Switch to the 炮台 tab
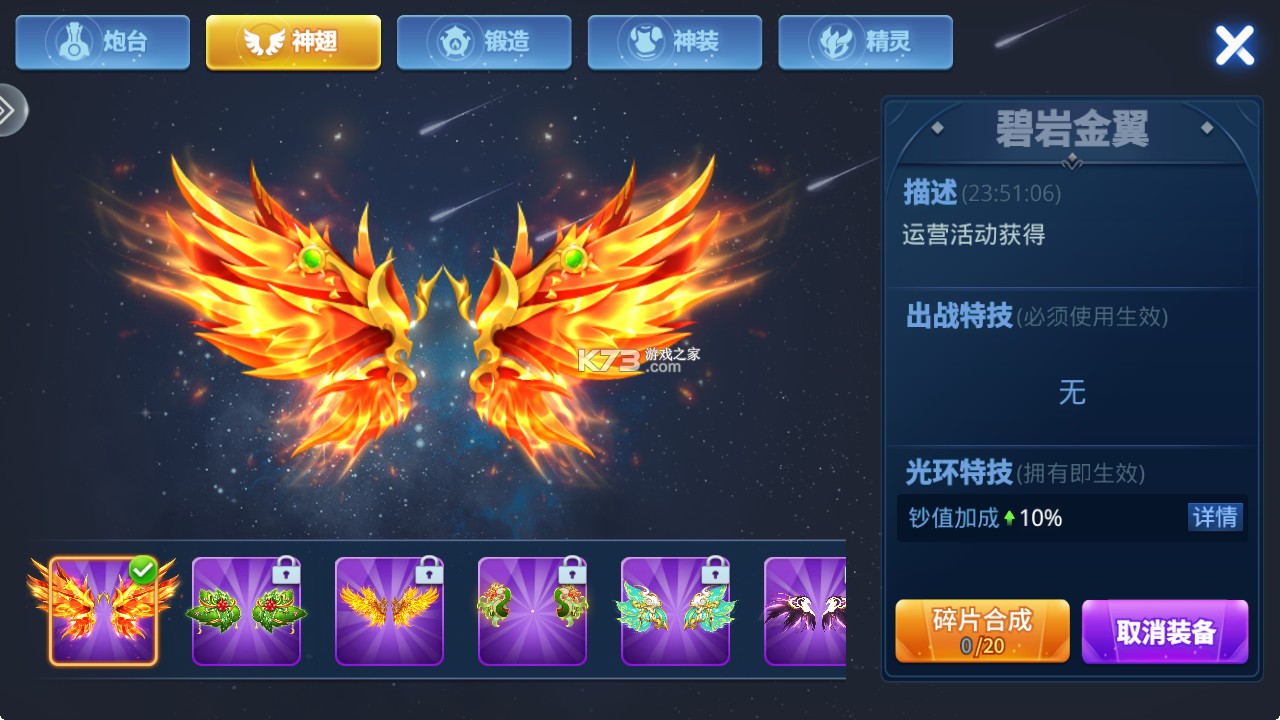The width and height of the screenshot is (1280, 720). coord(102,42)
